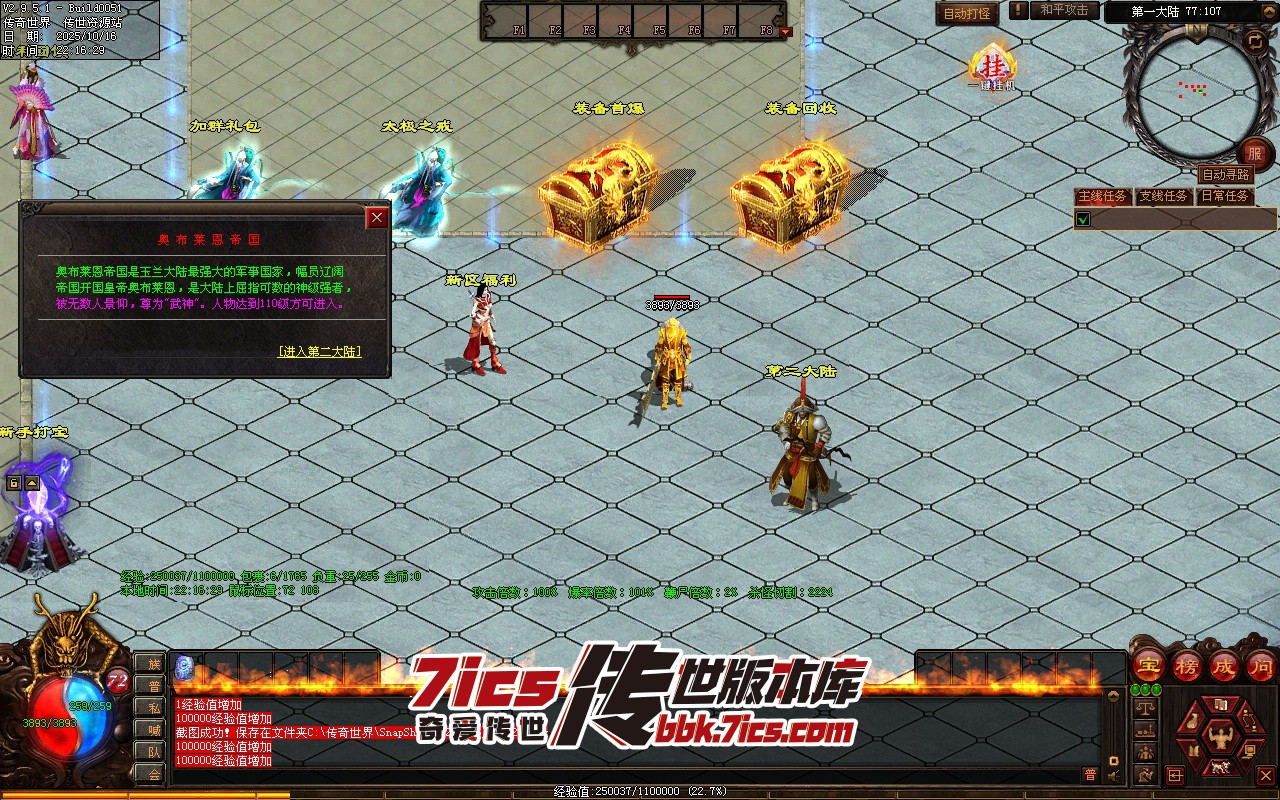Open the 成 achievements button

(1224, 666)
